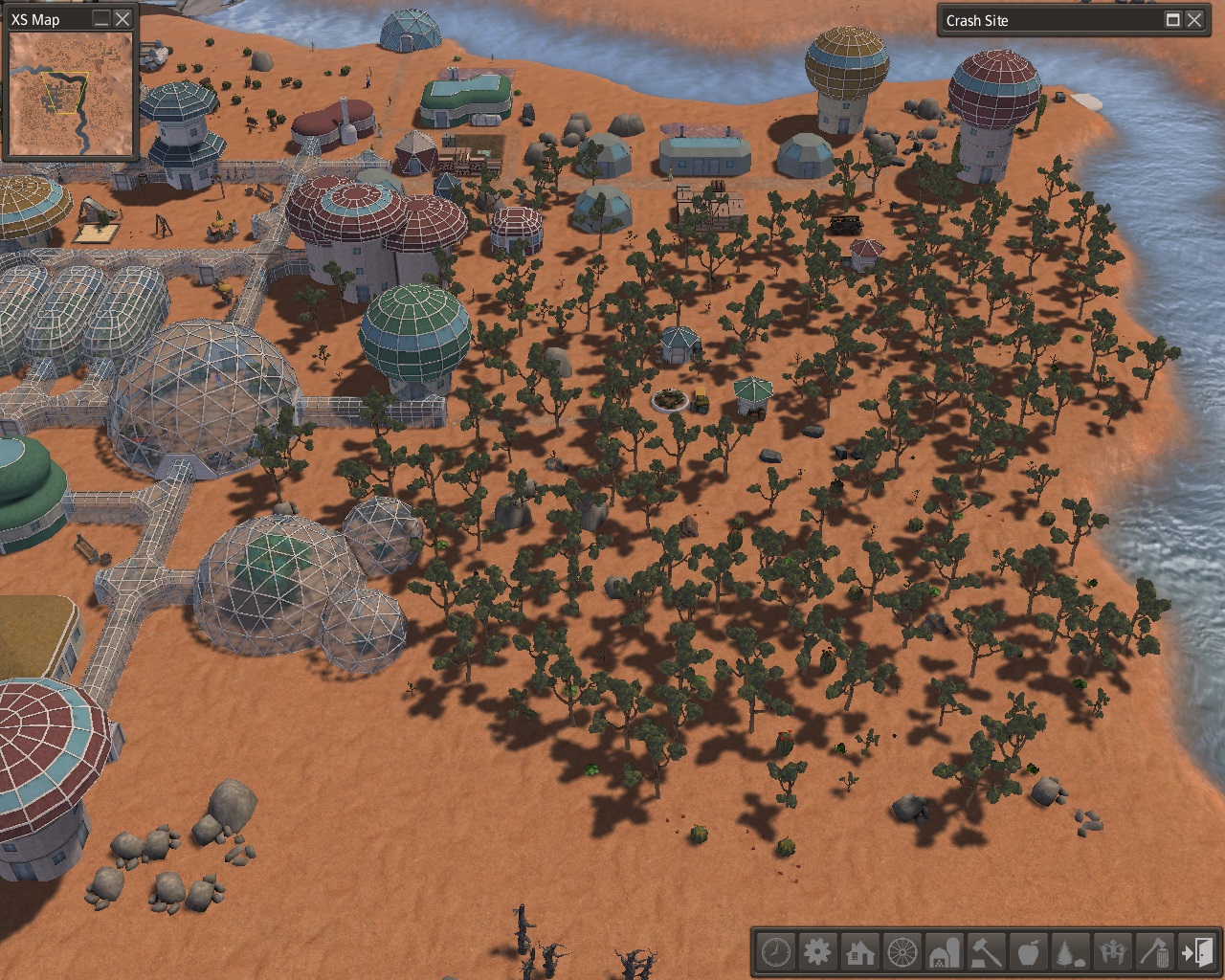Image resolution: width=1225 pixels, height=980 pixels.
Task: Open the barn and silo storage menu
Action: 945,952
